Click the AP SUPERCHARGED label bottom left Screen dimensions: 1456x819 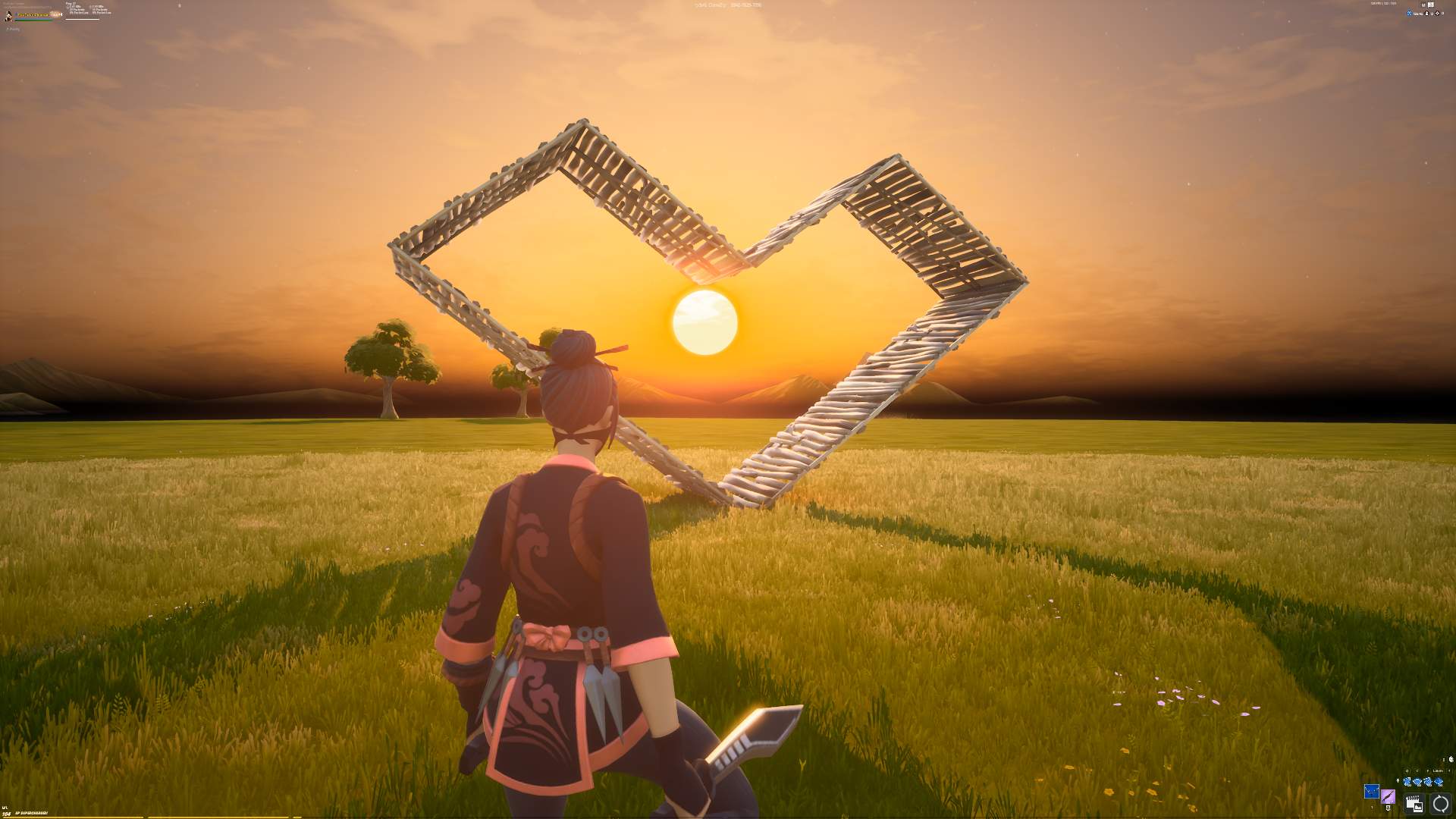30,813
